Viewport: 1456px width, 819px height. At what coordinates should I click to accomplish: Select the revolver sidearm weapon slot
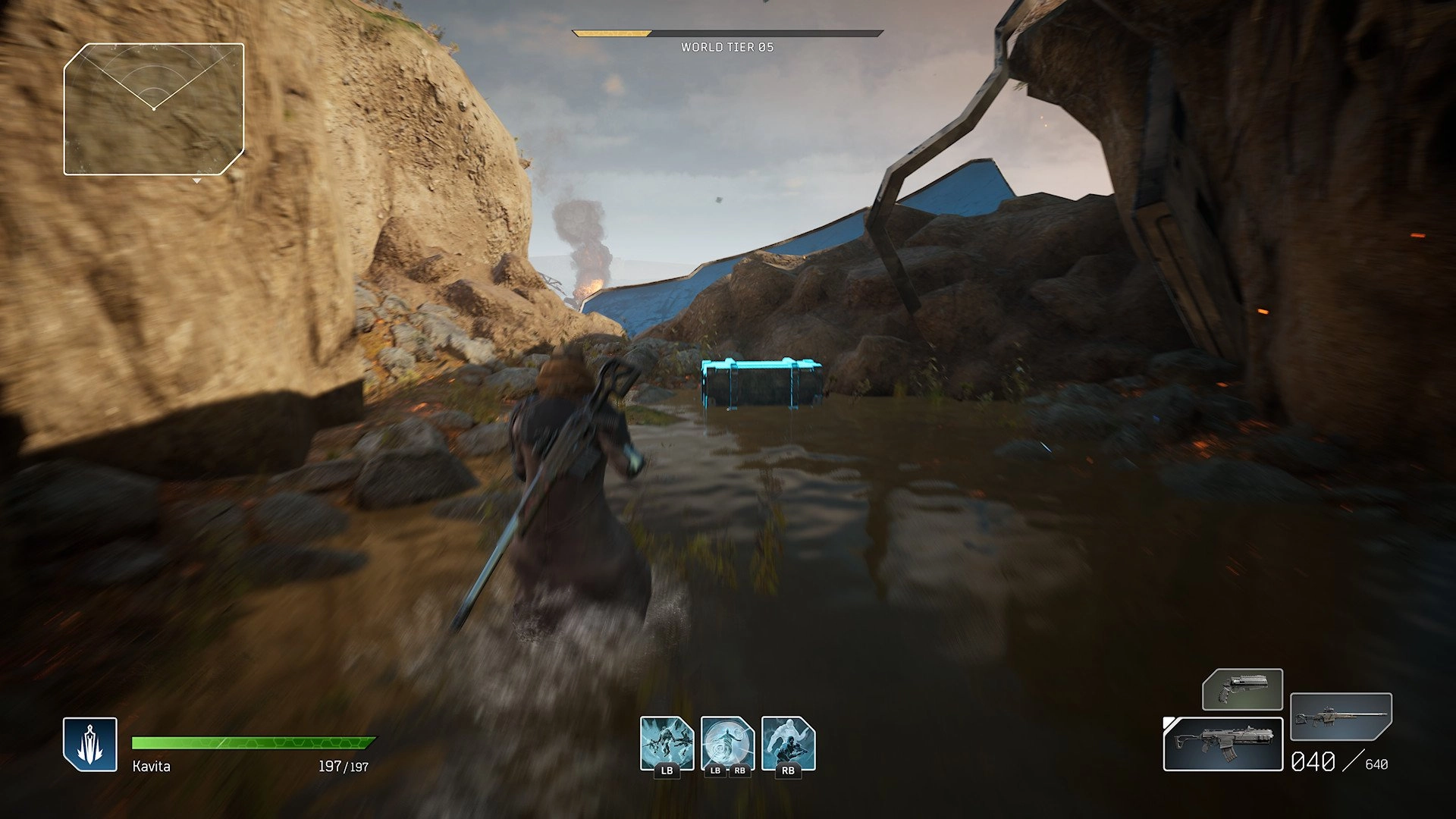tap(1242, 689)
